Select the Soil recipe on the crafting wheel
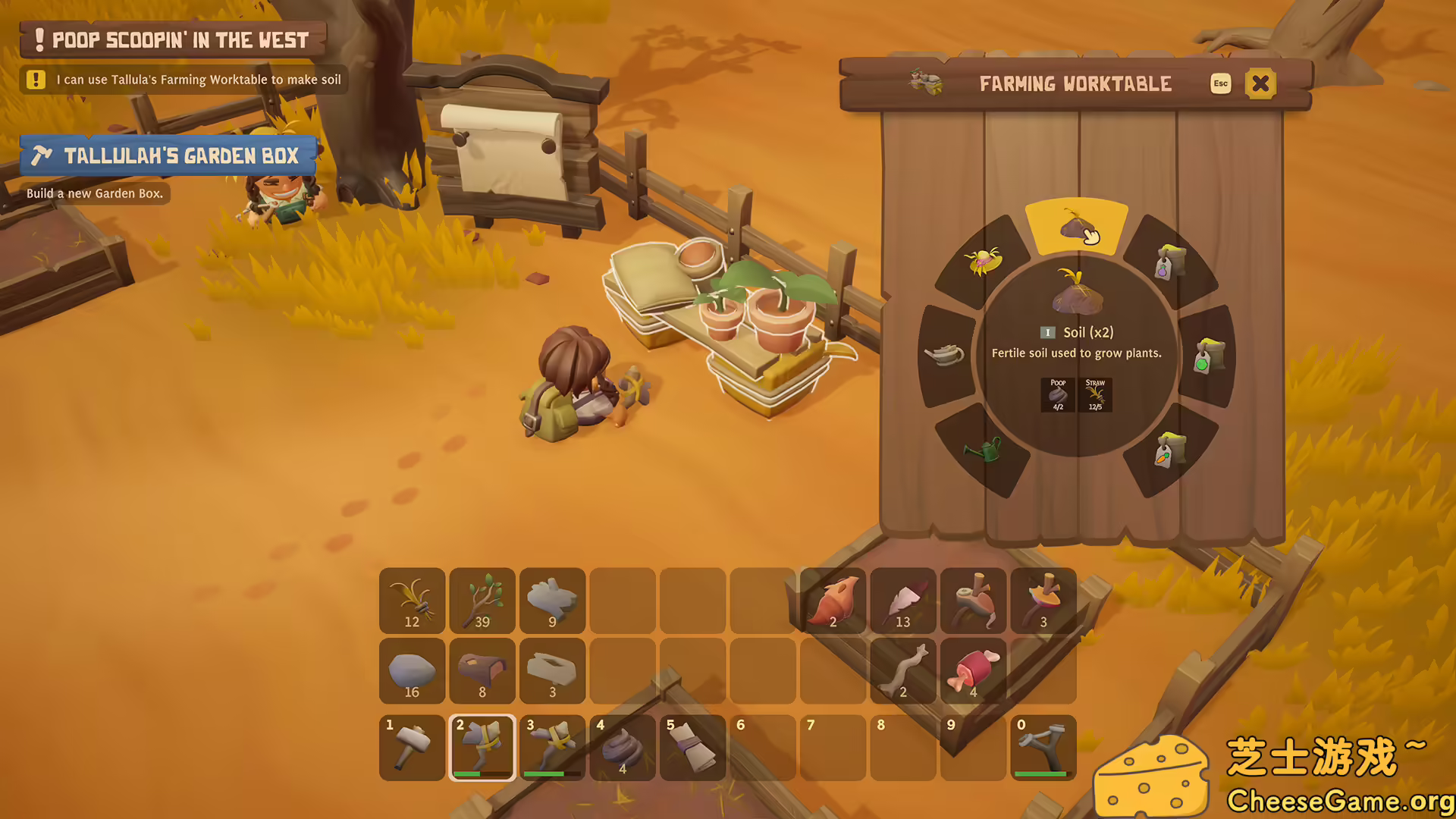Viewport: 1456px width, 819px height. (x=1077, y=227)
